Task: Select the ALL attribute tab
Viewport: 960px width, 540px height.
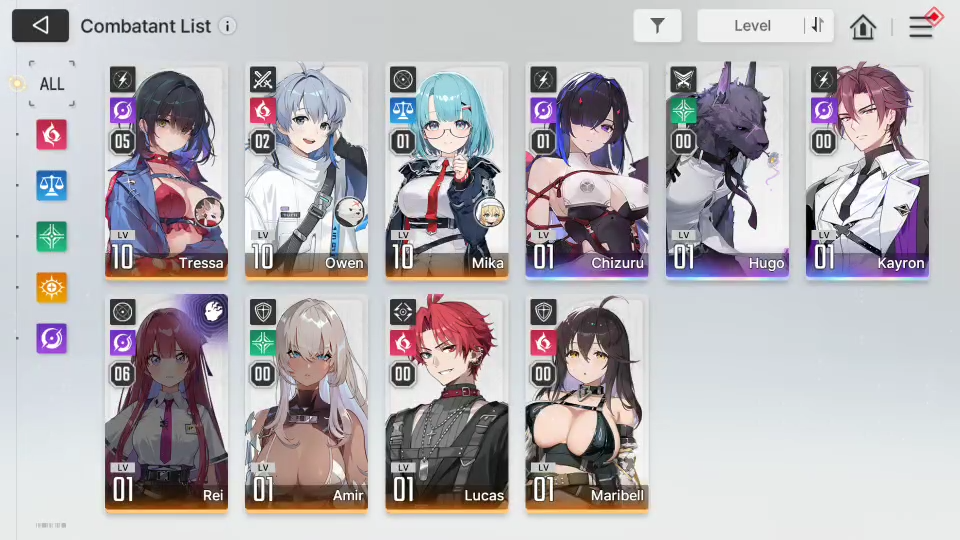Action: point(51,83)
